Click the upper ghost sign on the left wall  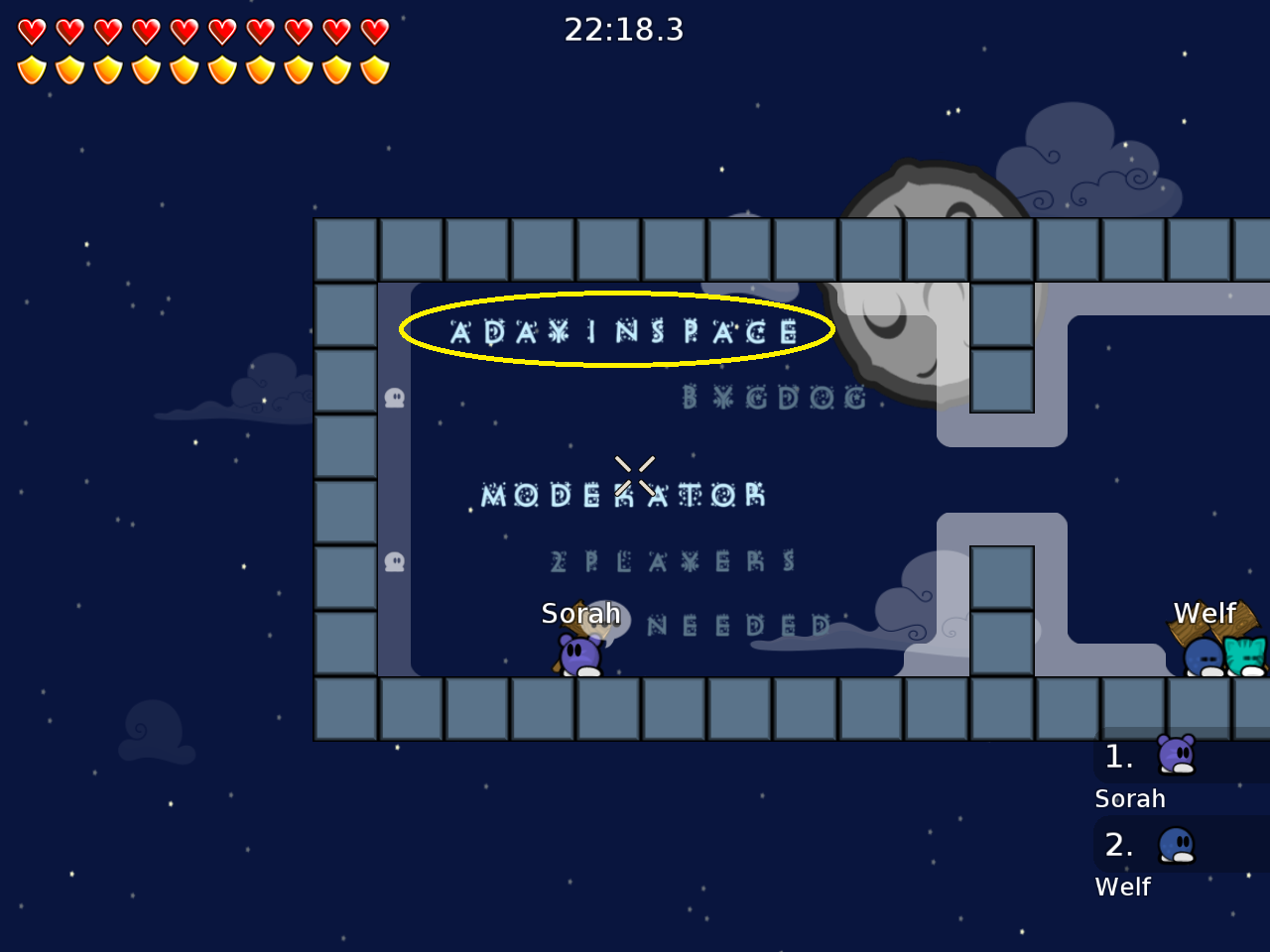coord(396,397)
